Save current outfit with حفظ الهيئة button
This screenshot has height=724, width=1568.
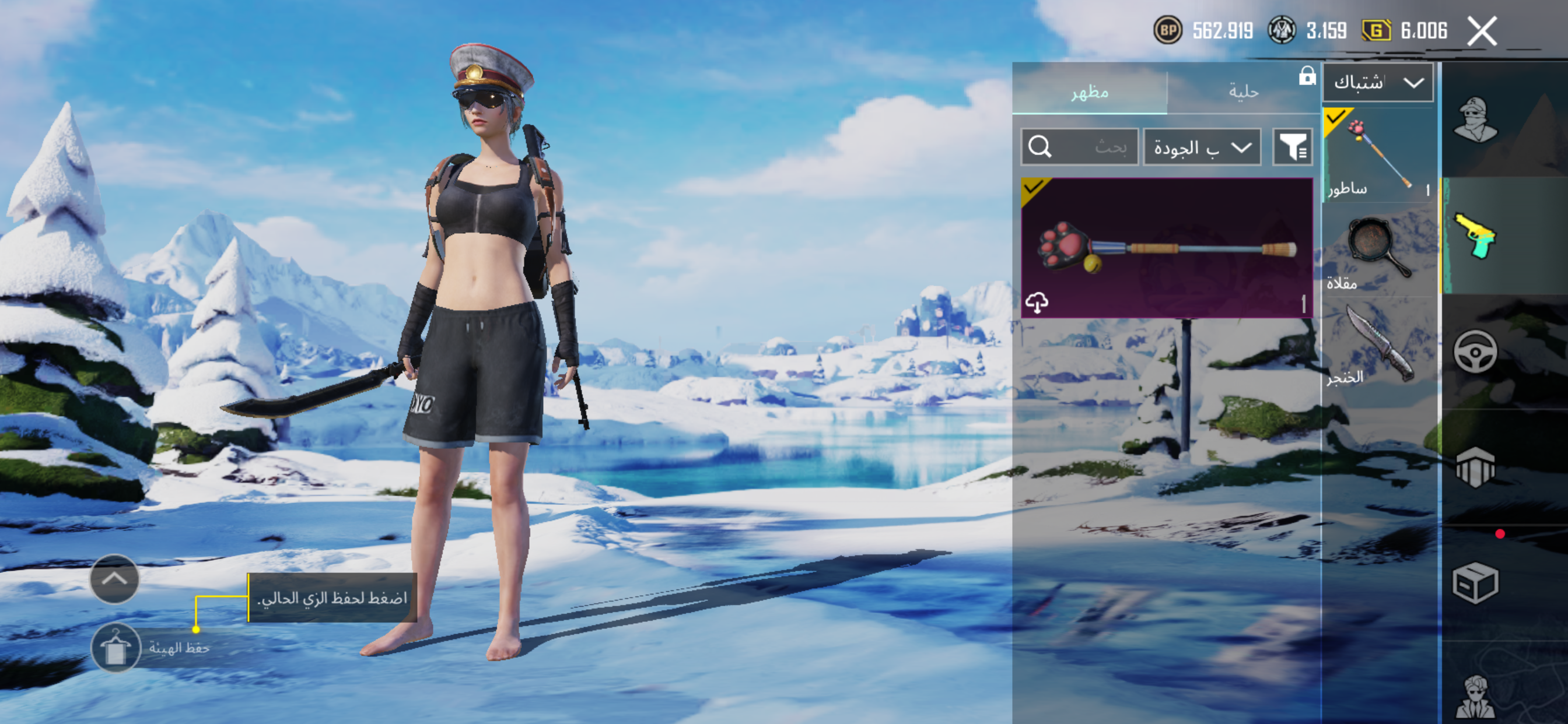pyautogui.click(x=116, y=647)
